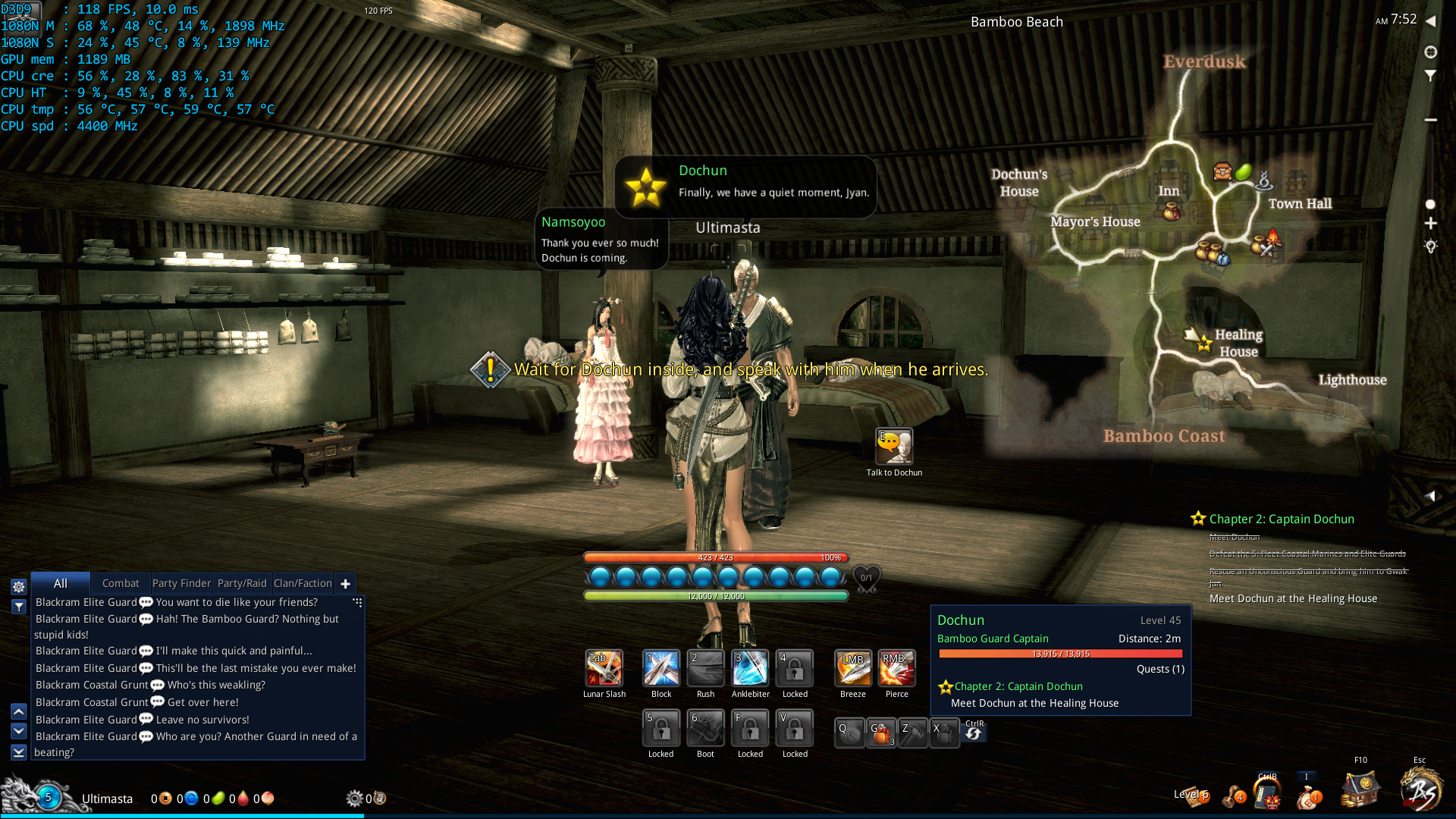Image resolution: width=1456 pixels, height=819 pixels.
Task: Trigger the Rush skill
Action: pos(705,668)
